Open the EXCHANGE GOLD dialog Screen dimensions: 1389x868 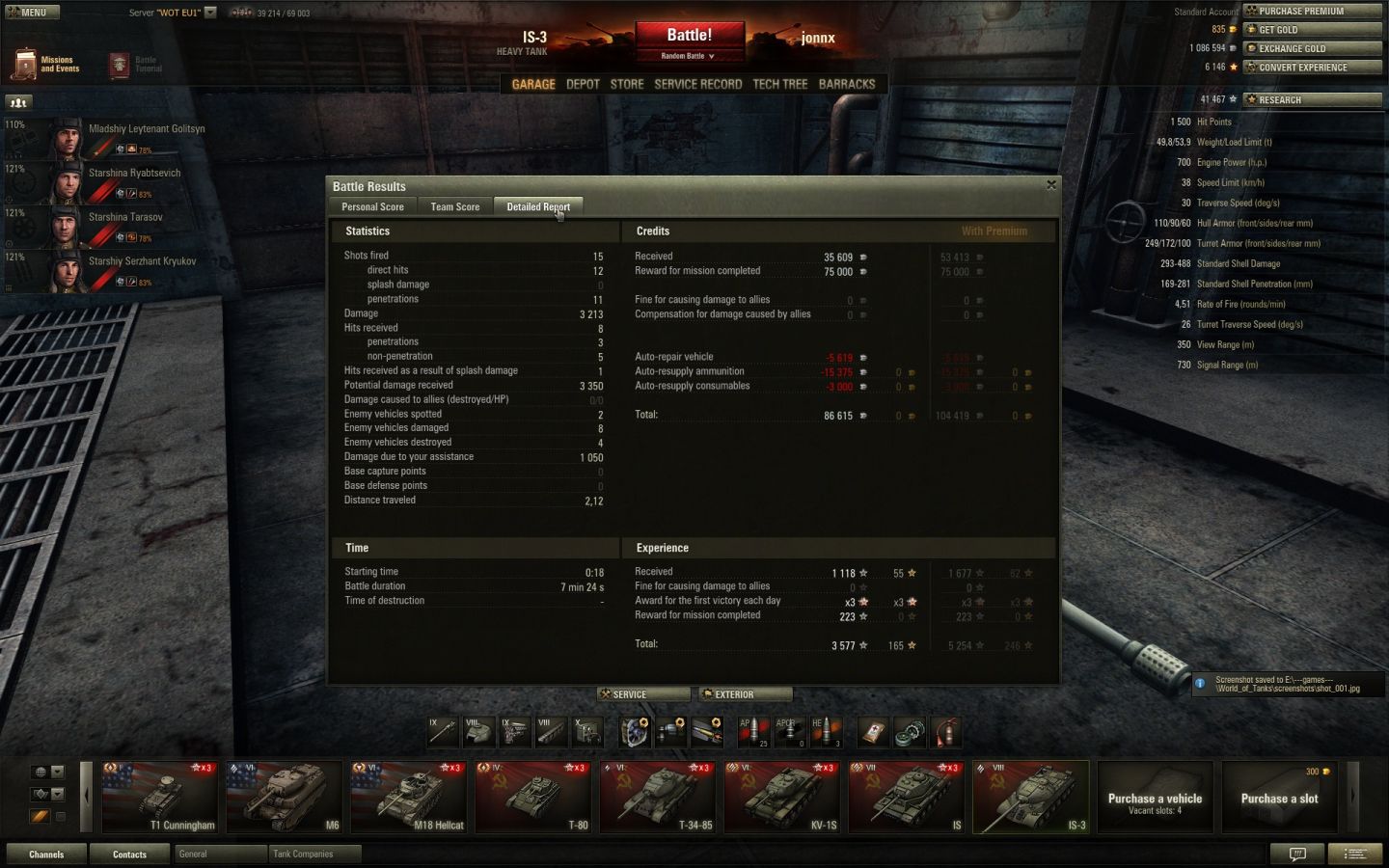1312,48
